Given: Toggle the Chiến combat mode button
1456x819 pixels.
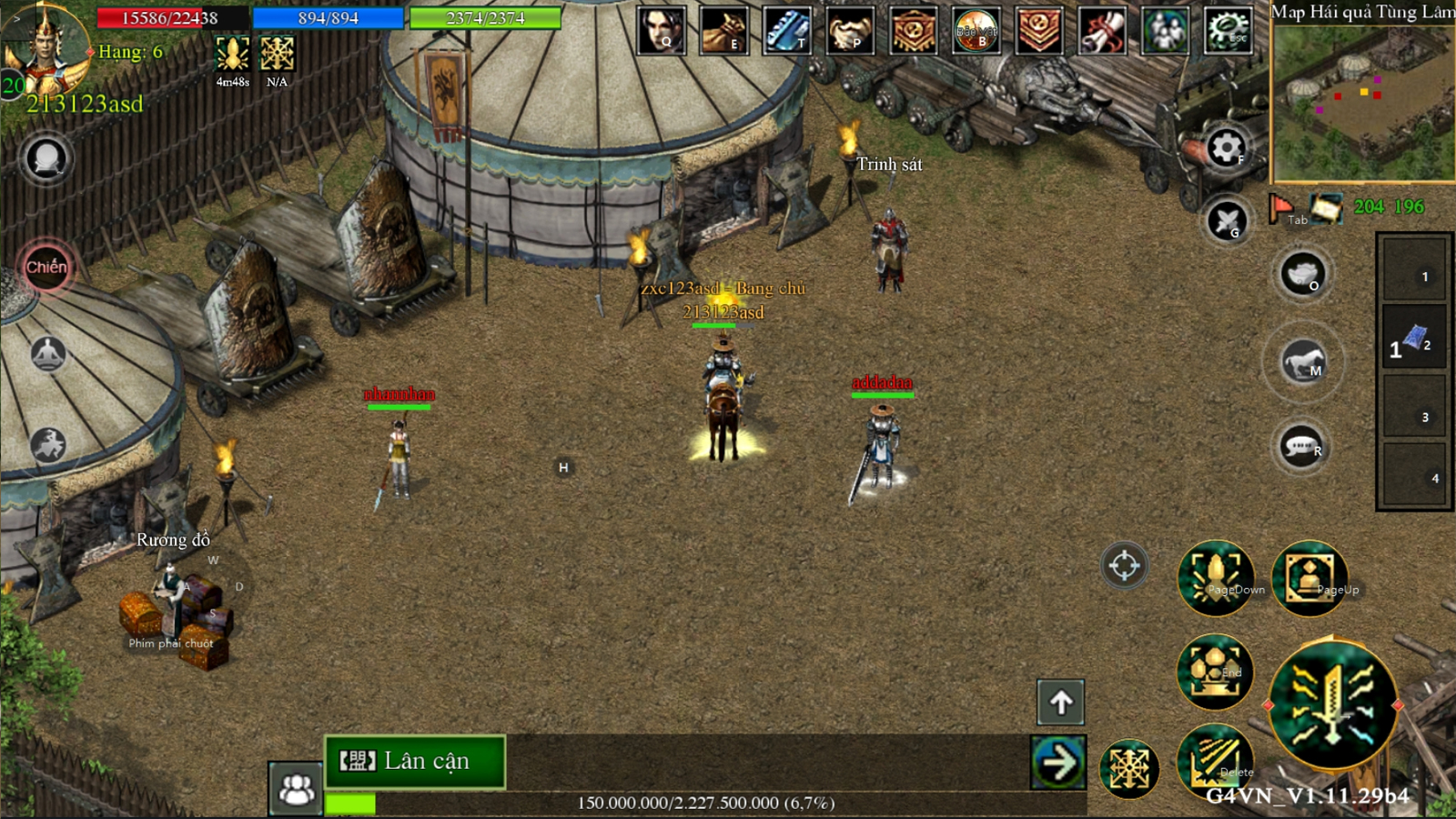Looking at the screenshot, I should click(46, 268).
